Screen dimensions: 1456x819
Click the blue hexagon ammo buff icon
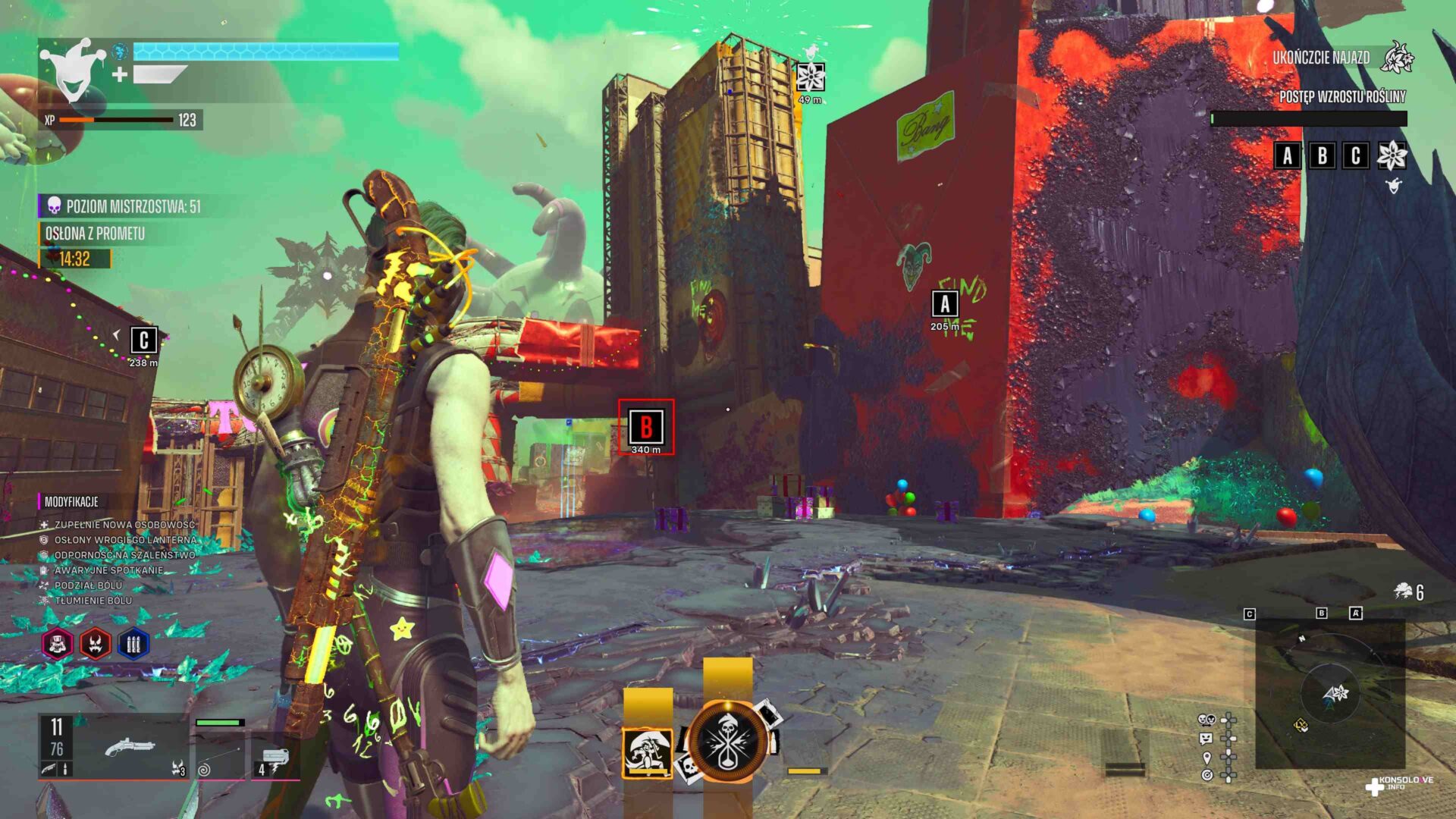tap(133, 645)
